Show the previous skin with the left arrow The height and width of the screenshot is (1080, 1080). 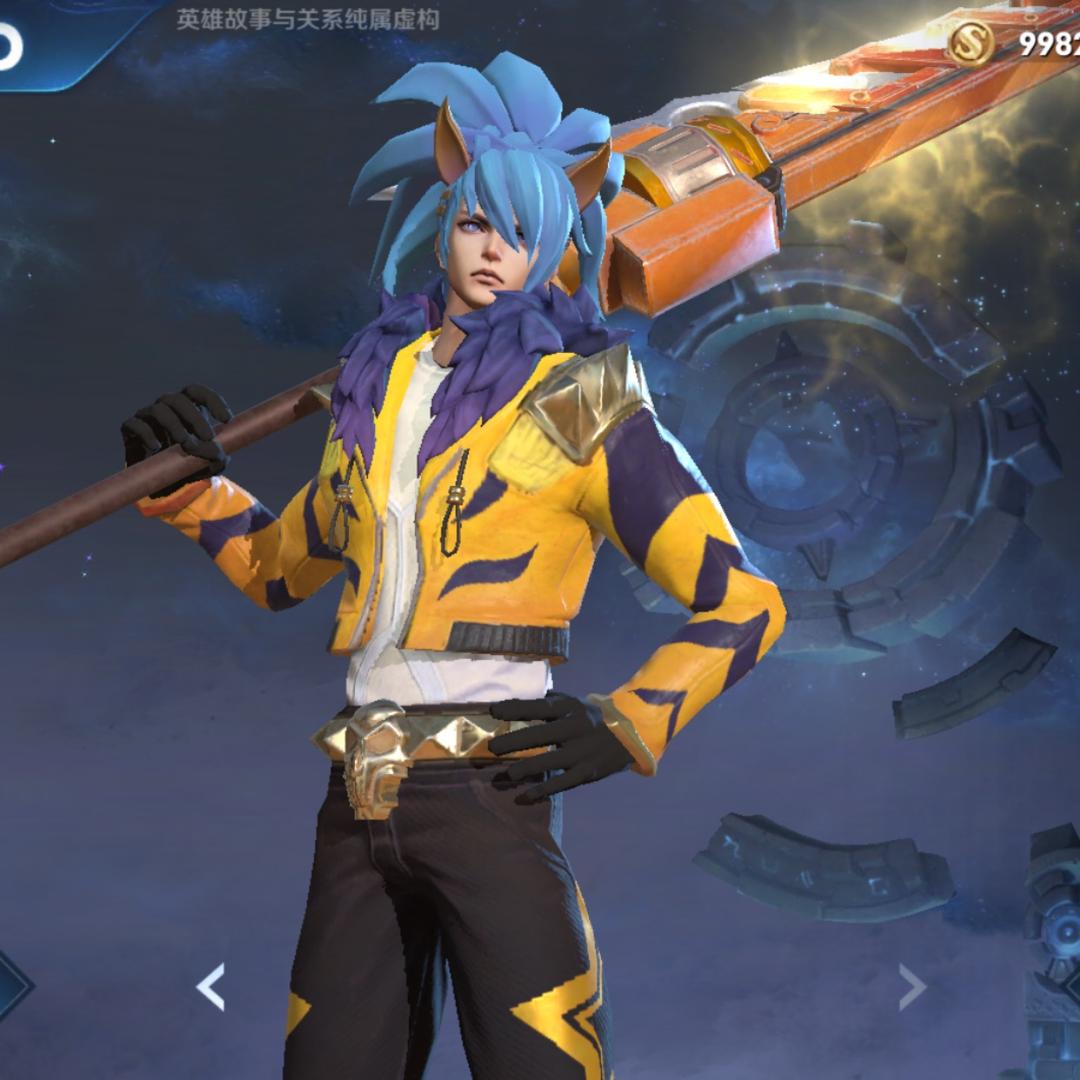coord(211,987)
